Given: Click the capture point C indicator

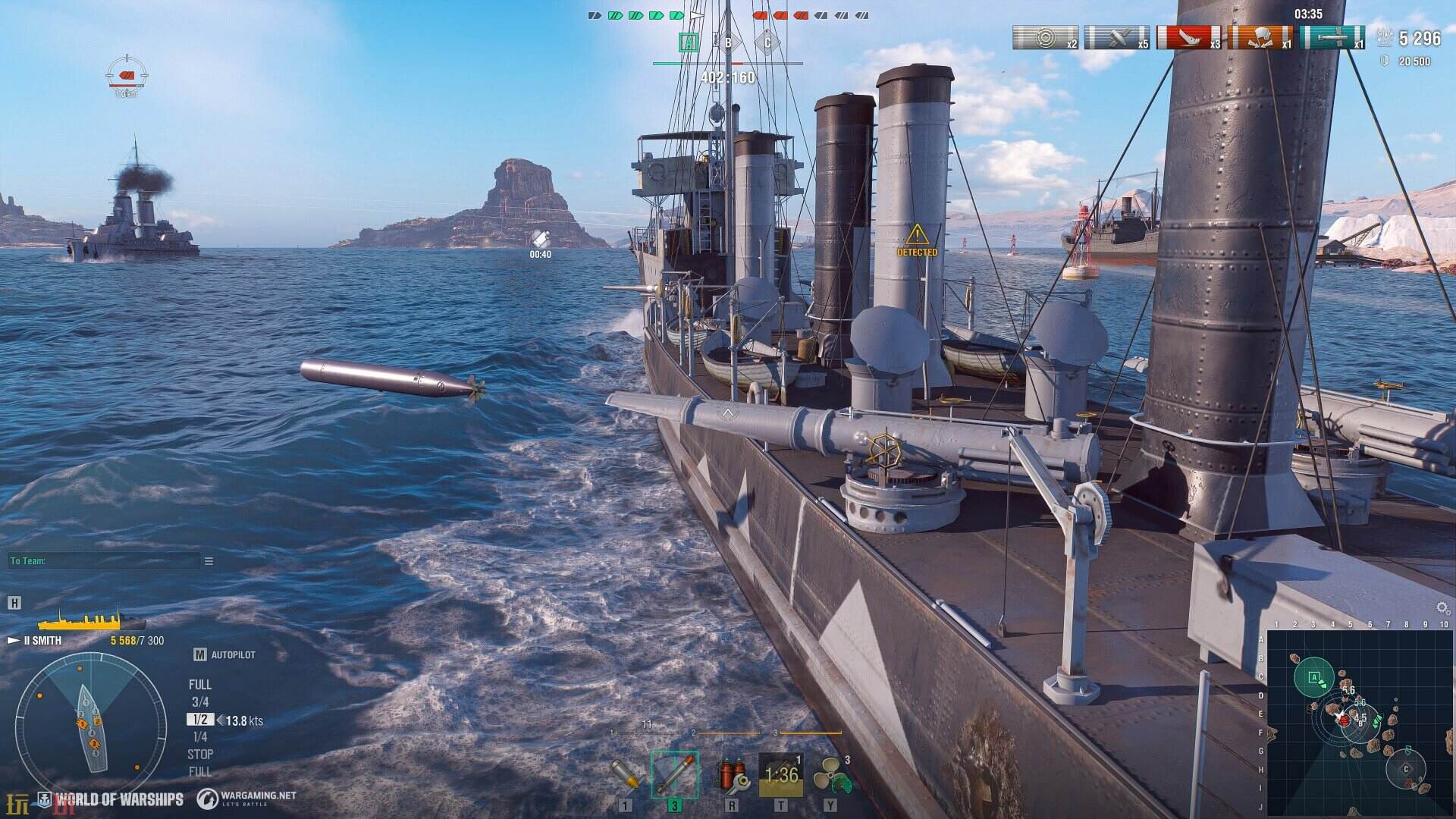Looking at the screenshot, I should click(x=767, y=42).
